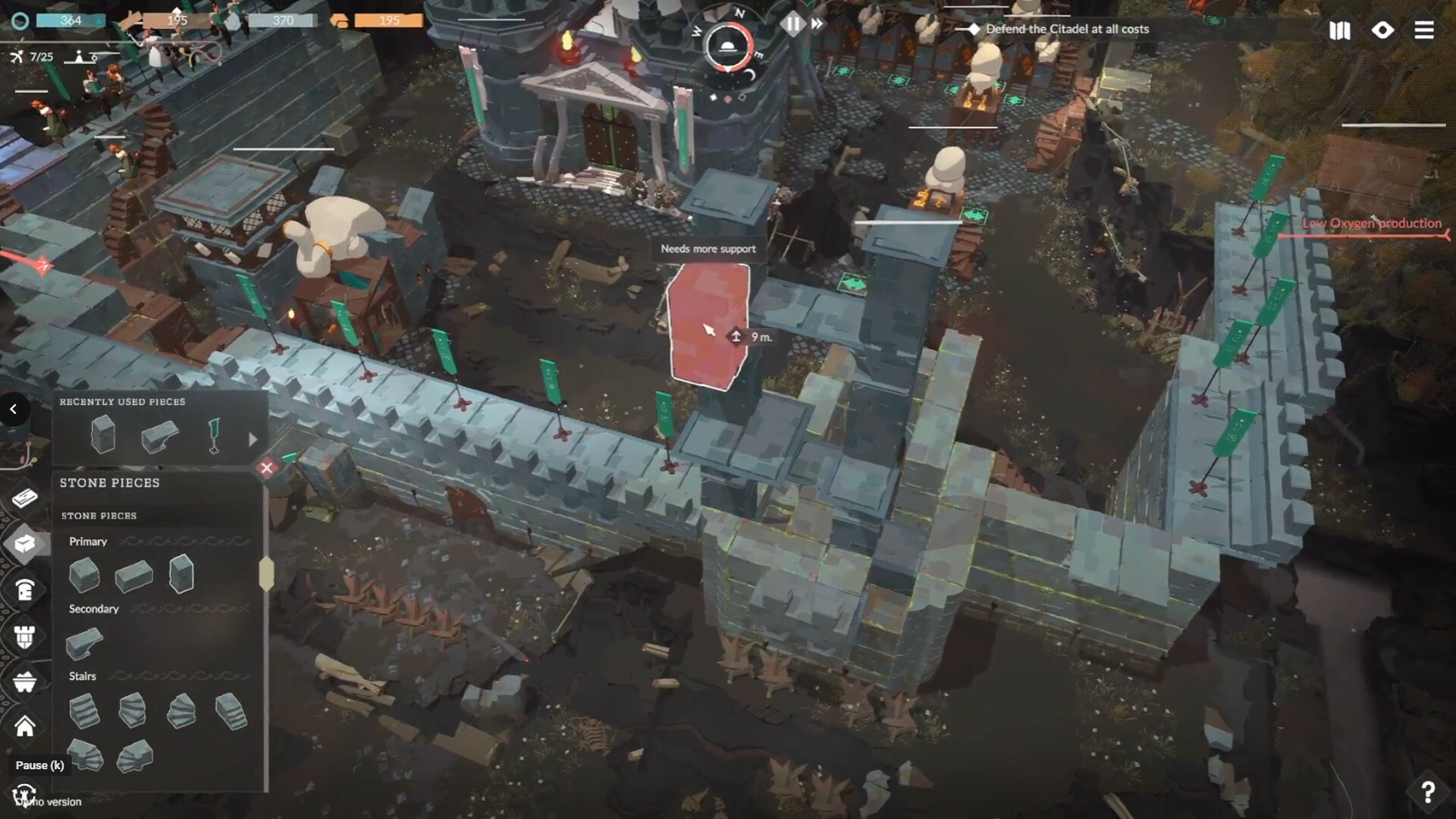Collapse the build panel with the left chevron
The image size is (1456, 819).
point(13,409)
